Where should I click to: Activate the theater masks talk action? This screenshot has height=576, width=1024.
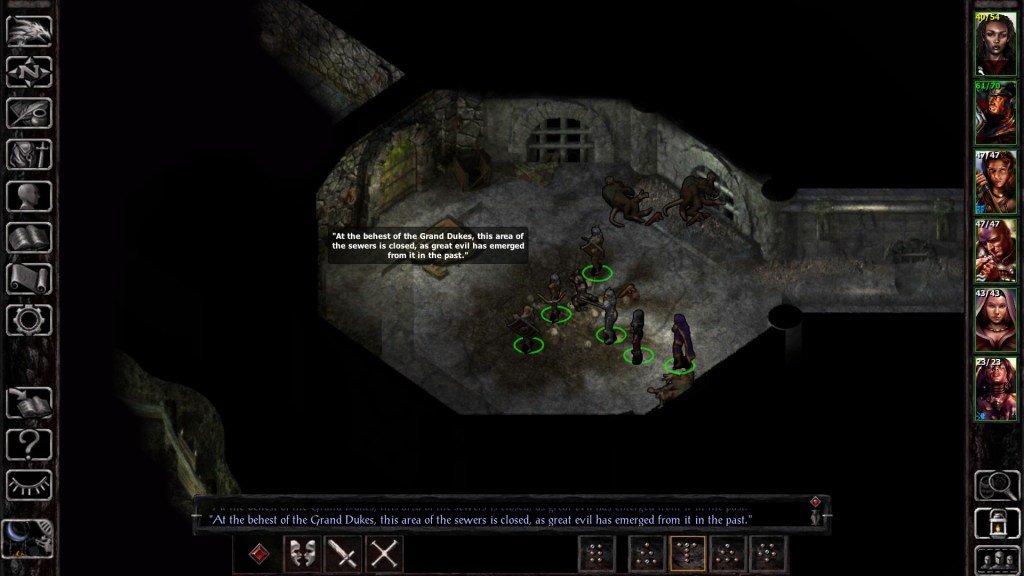(302, 553)
